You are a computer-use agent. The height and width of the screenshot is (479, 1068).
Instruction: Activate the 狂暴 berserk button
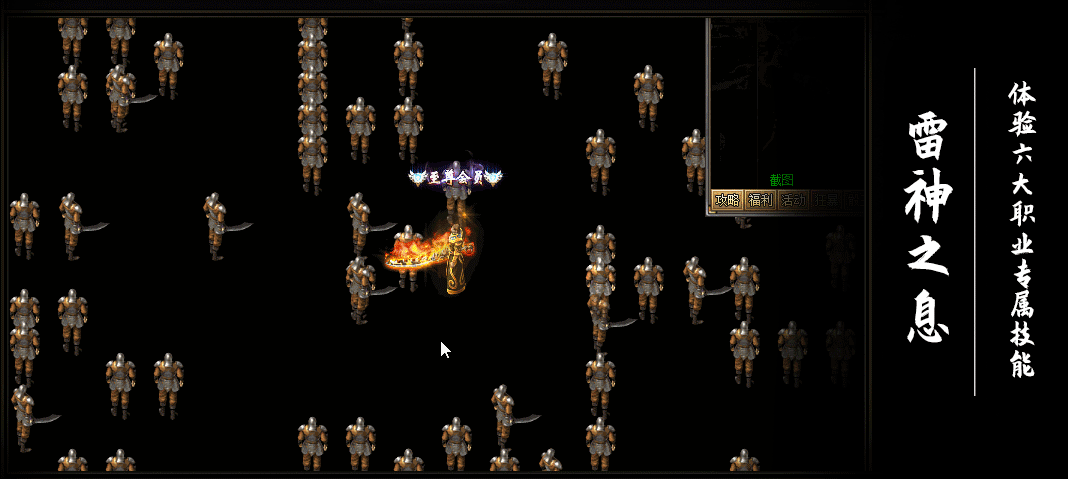(x=826, y=200)
